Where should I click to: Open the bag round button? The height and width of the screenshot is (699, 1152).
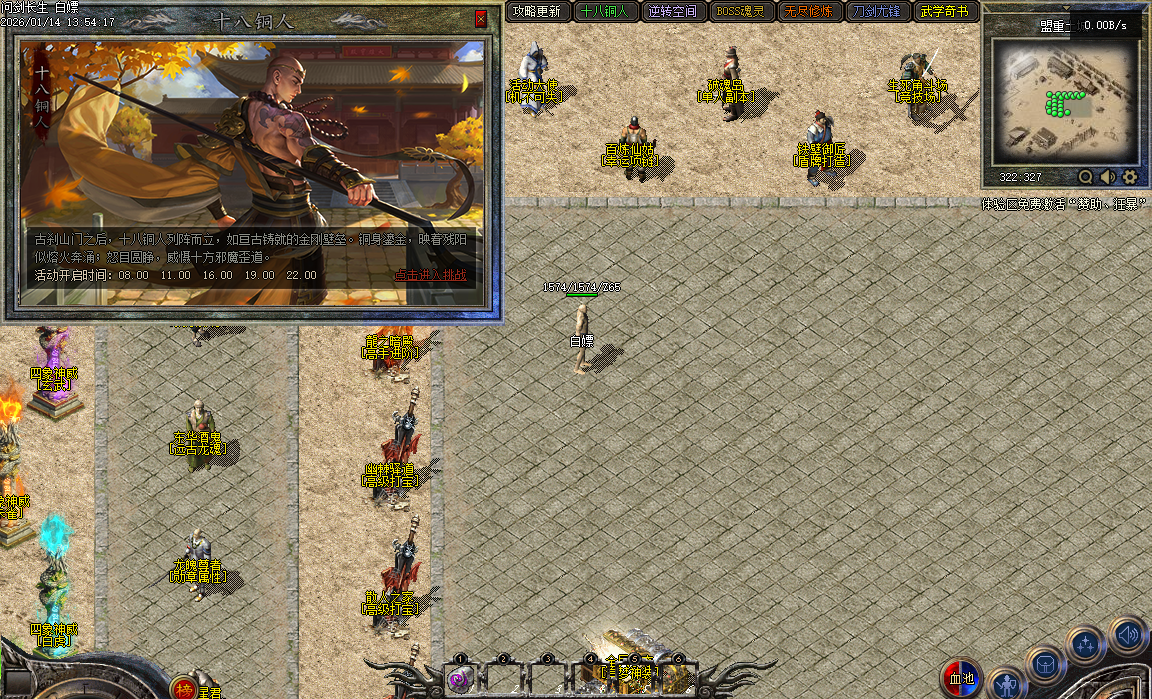(1045, 664)
